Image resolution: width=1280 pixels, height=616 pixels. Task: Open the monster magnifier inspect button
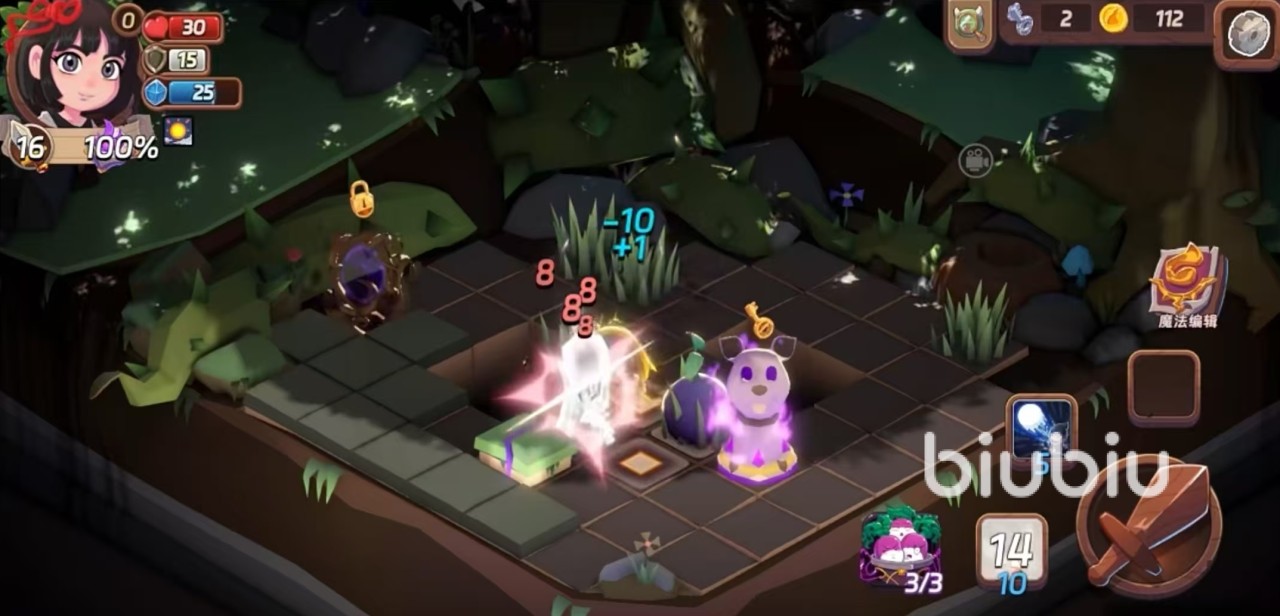(x=969, y=24)
